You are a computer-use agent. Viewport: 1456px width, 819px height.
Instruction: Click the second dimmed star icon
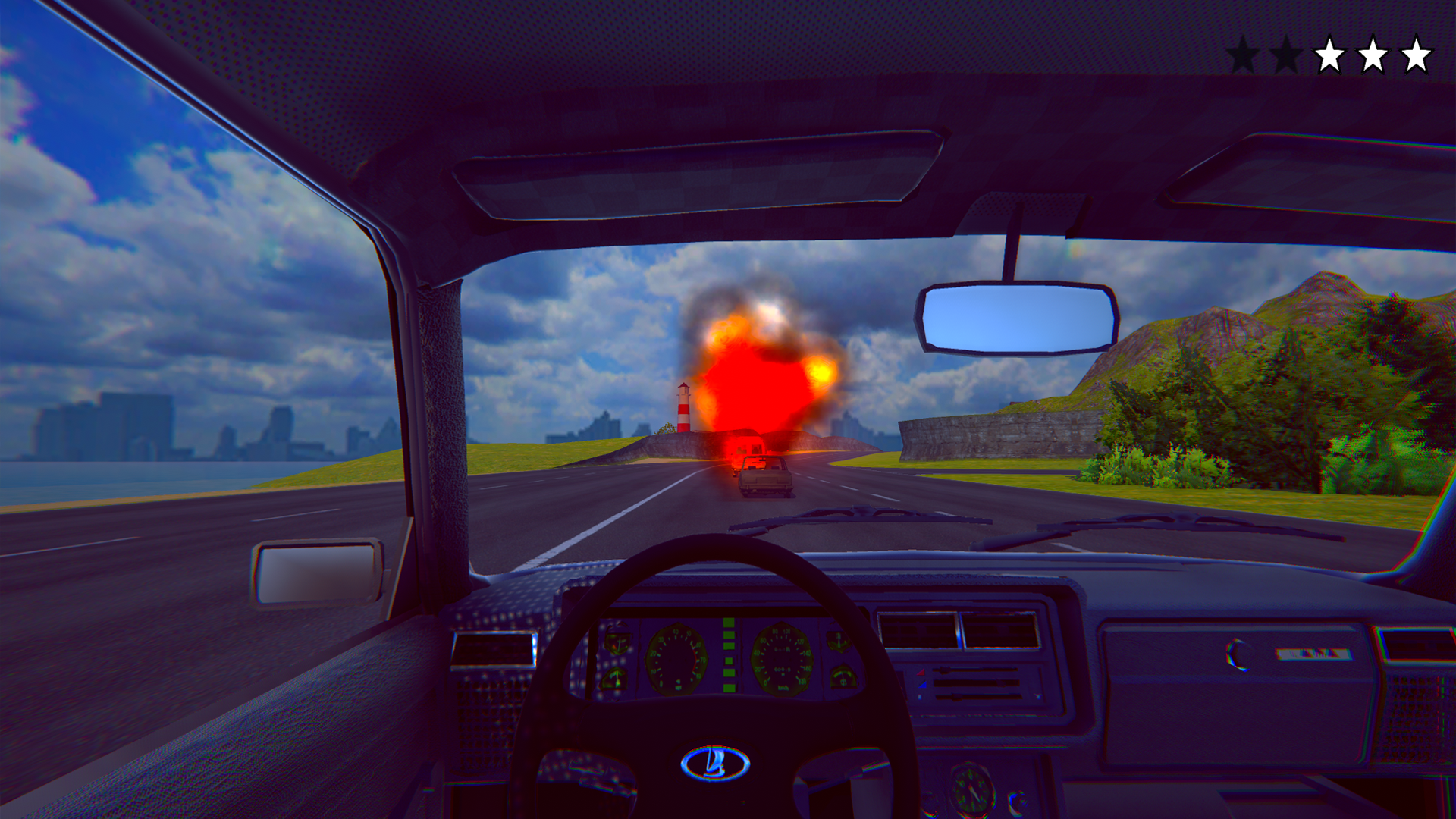[x=1288, y=54]
